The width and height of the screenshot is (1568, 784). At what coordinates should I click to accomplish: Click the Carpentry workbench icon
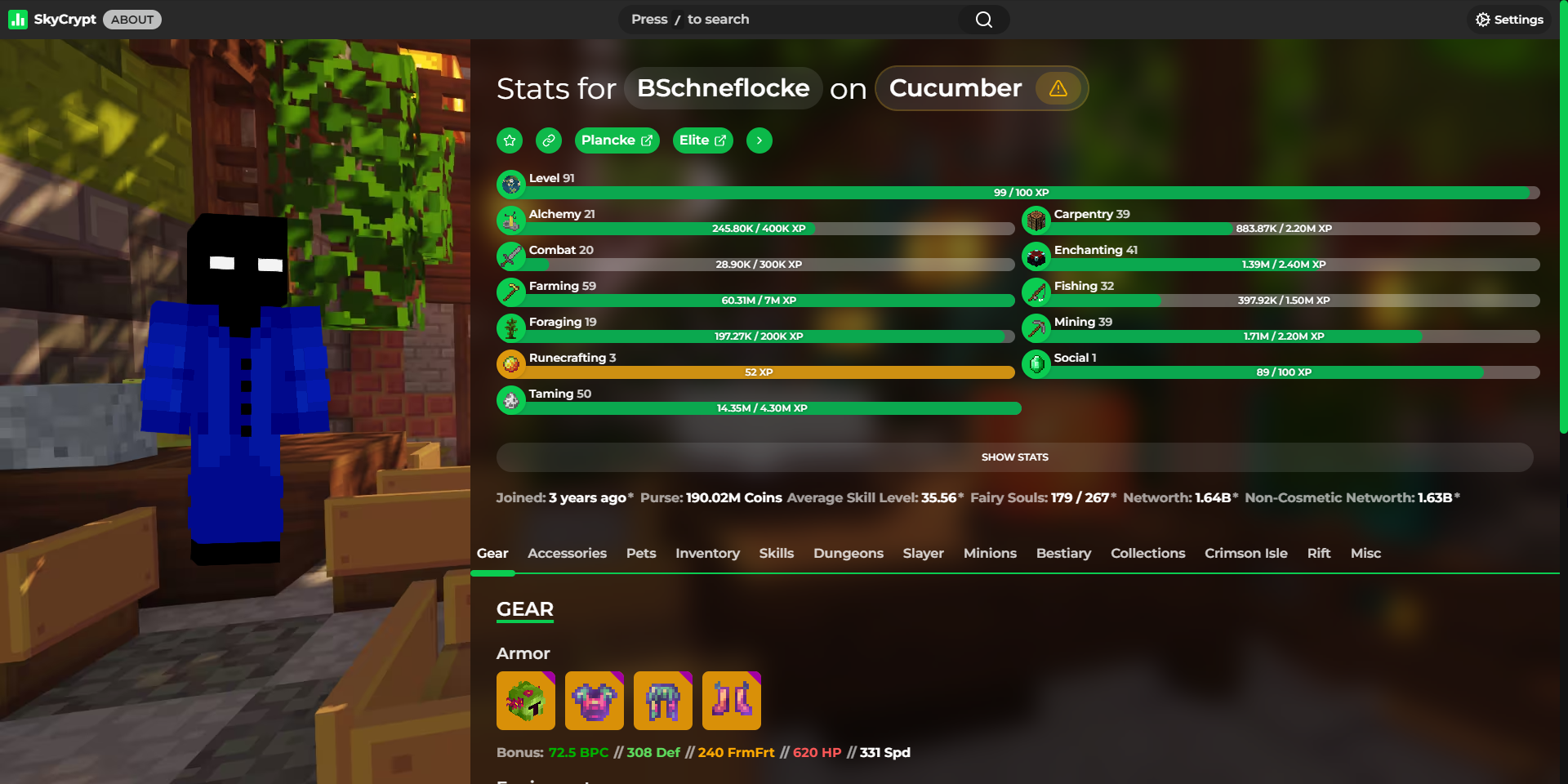point(1036,220)
